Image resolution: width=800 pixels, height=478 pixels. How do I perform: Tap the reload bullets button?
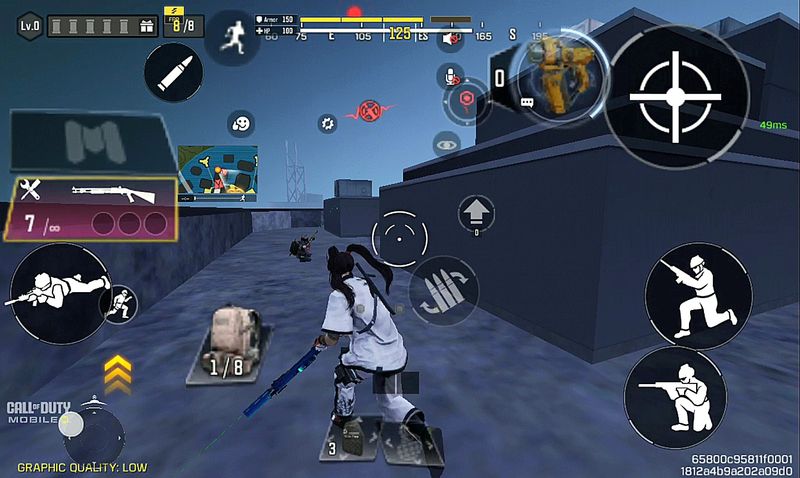[443, 290]
